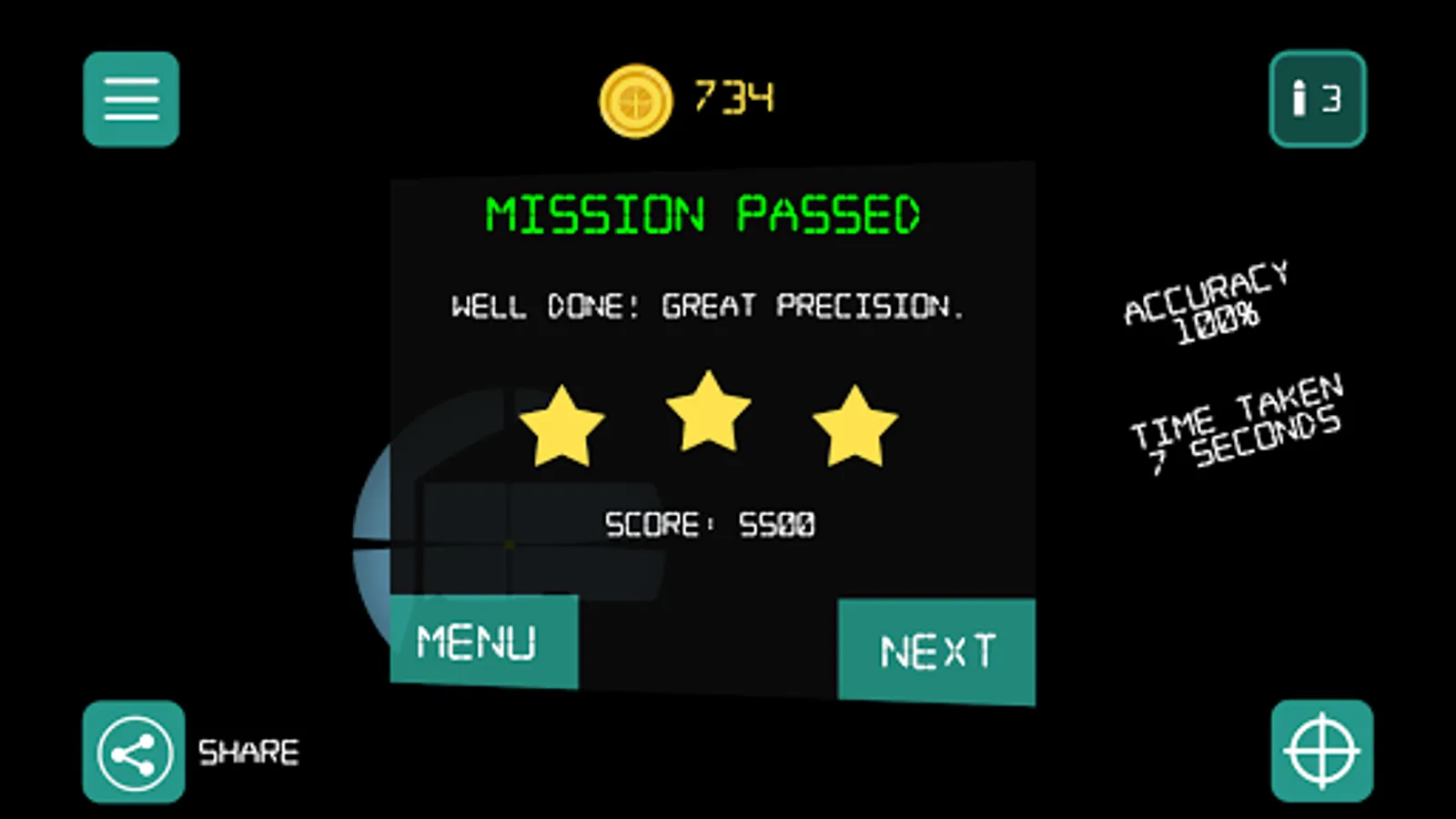This screenshot has width=1456, height=819.
Task: Click the MISSION PASSED title
Action: pos(703,214)
